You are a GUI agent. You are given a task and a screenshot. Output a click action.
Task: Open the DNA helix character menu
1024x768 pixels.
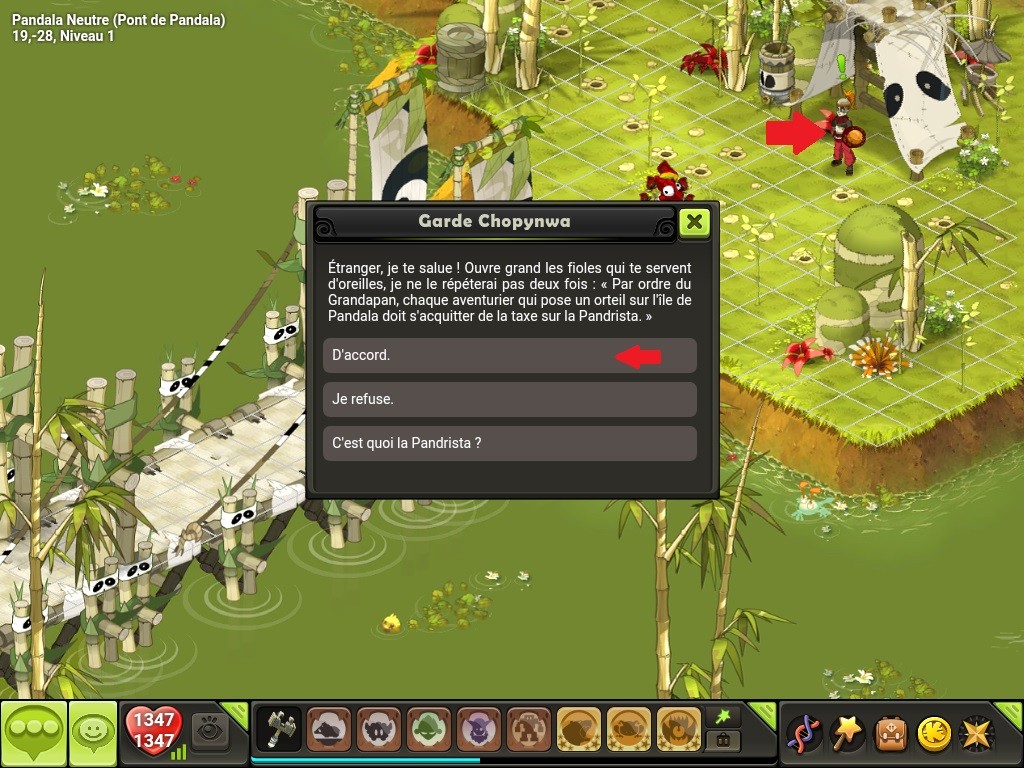pyautogui.click(x=804, y=734)
